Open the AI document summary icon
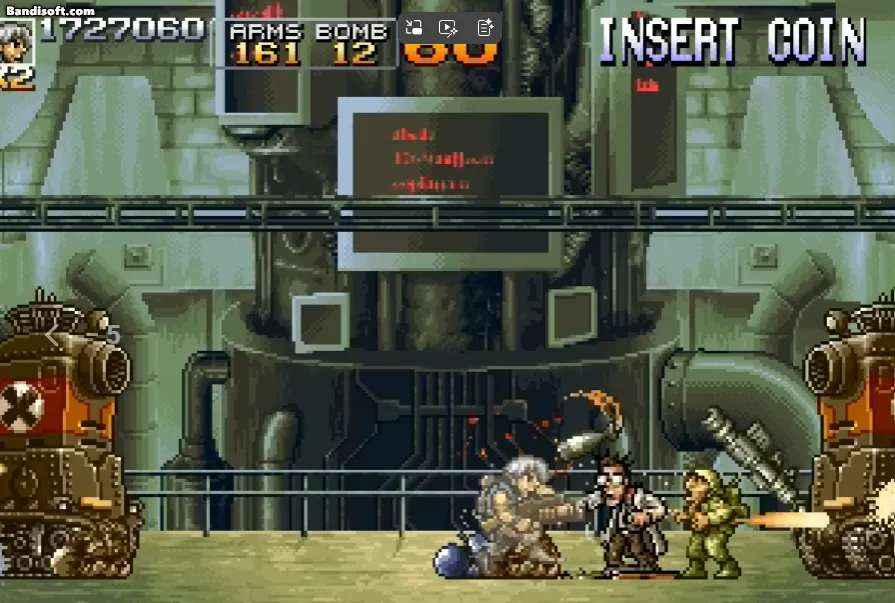Image resolution: width=895 pixels, height=603 pixels. (484, 28)
